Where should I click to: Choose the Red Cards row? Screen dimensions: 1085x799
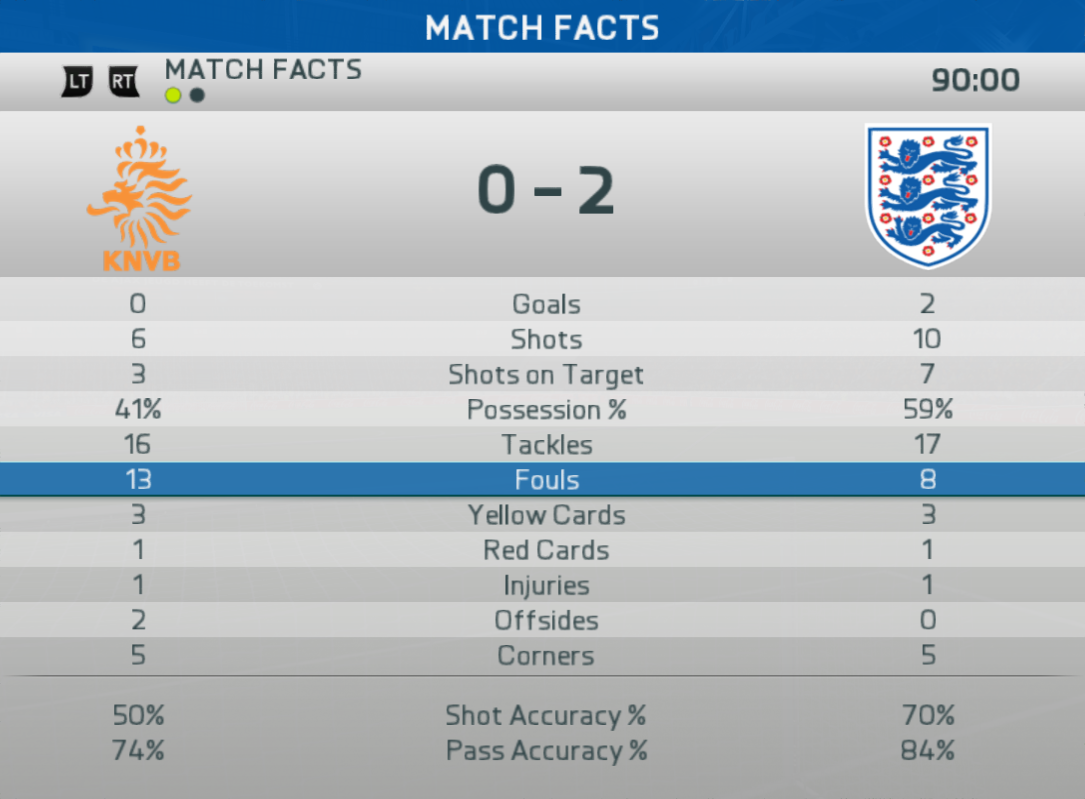coord(546,550)
